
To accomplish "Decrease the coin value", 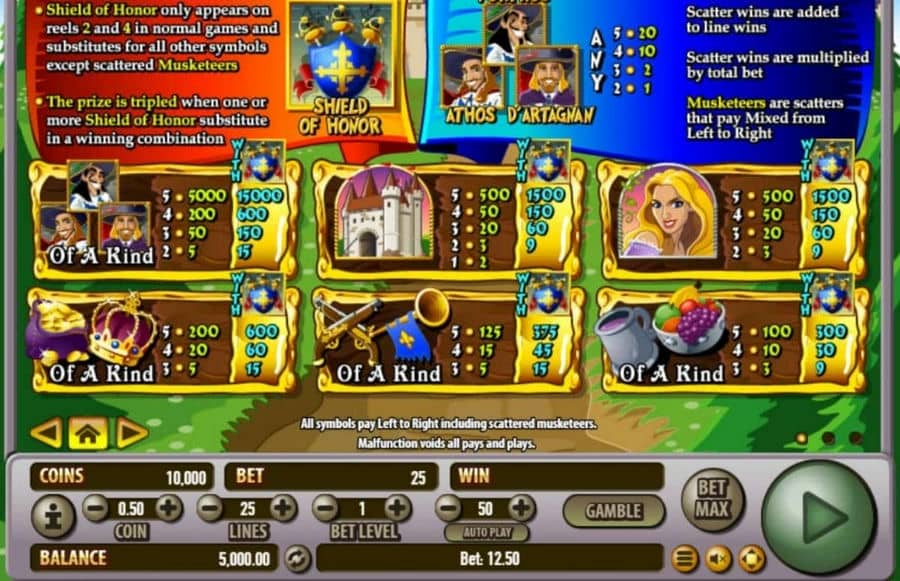I will [96, 507].
